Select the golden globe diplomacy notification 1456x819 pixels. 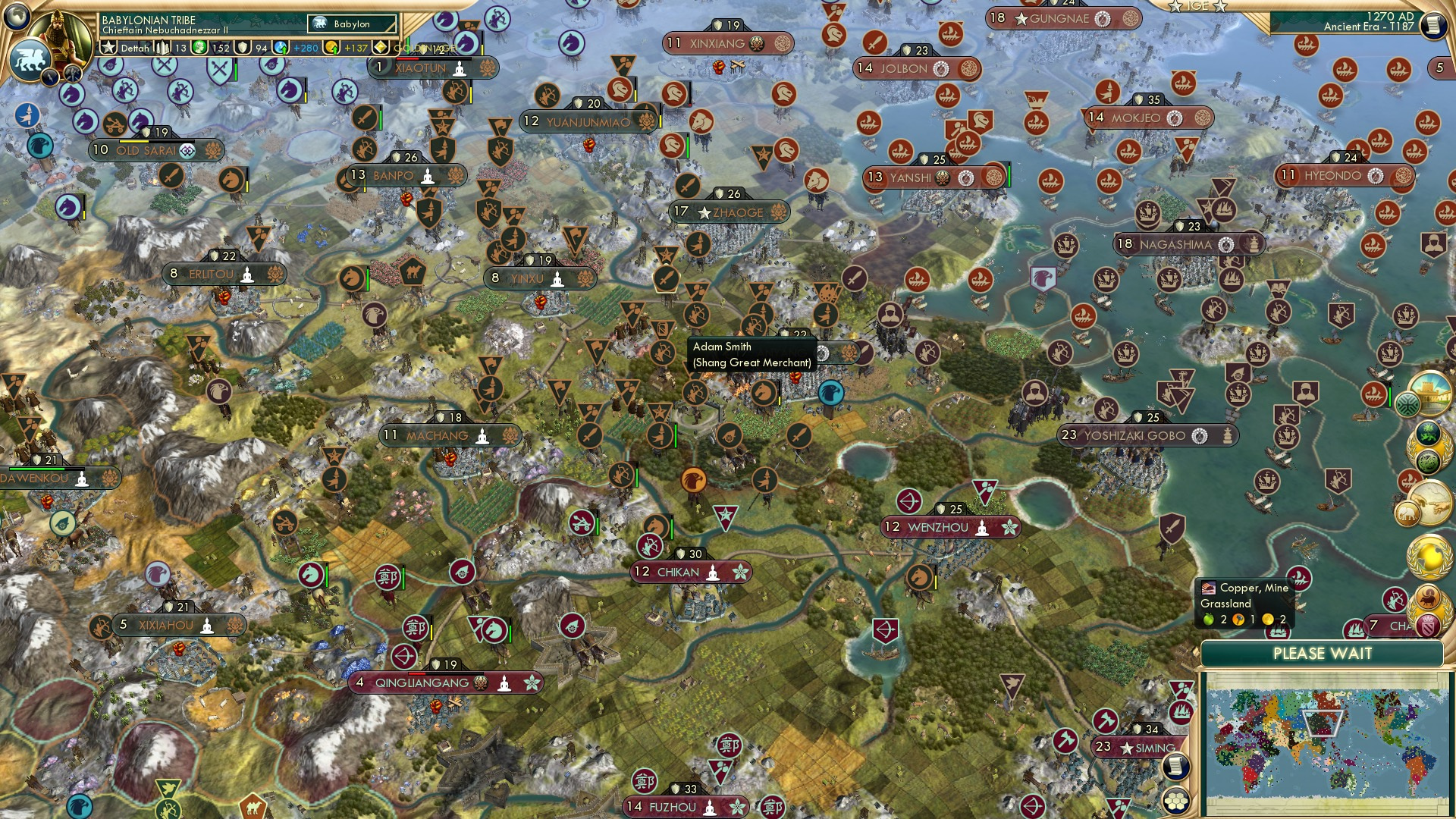1430,556
